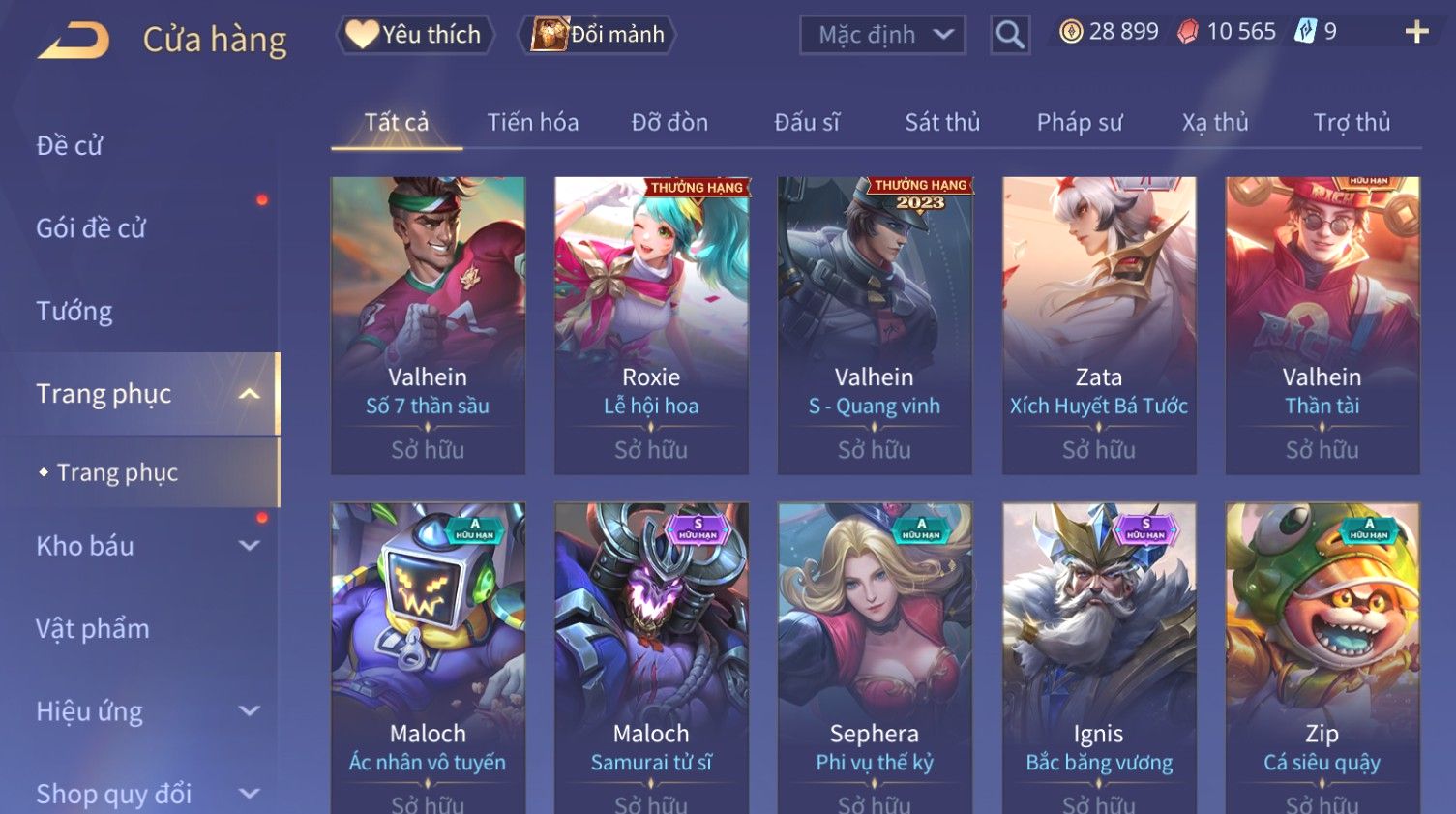Open the Yêu thích favorites list

tap(415, 35)
